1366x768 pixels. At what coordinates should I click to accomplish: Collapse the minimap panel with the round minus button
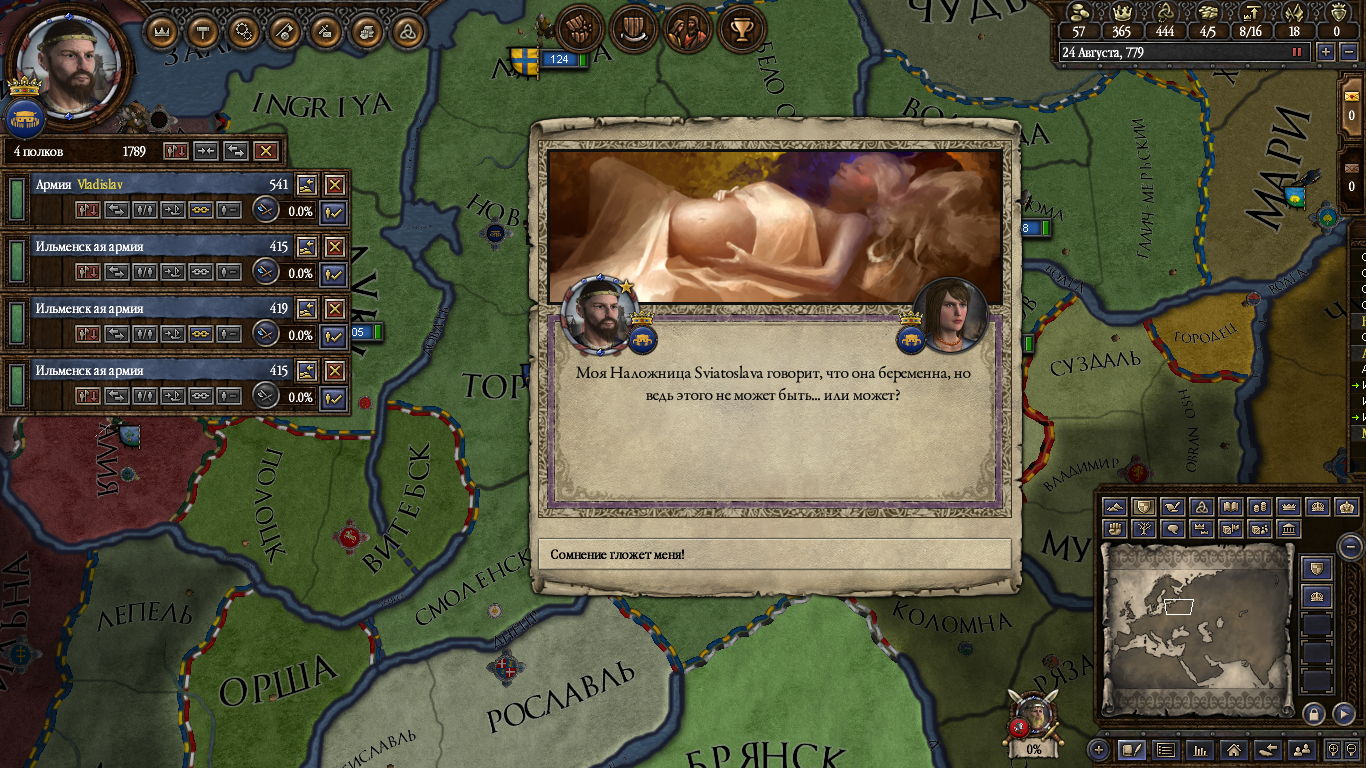pyautogui.click(x=1350, y=546)
